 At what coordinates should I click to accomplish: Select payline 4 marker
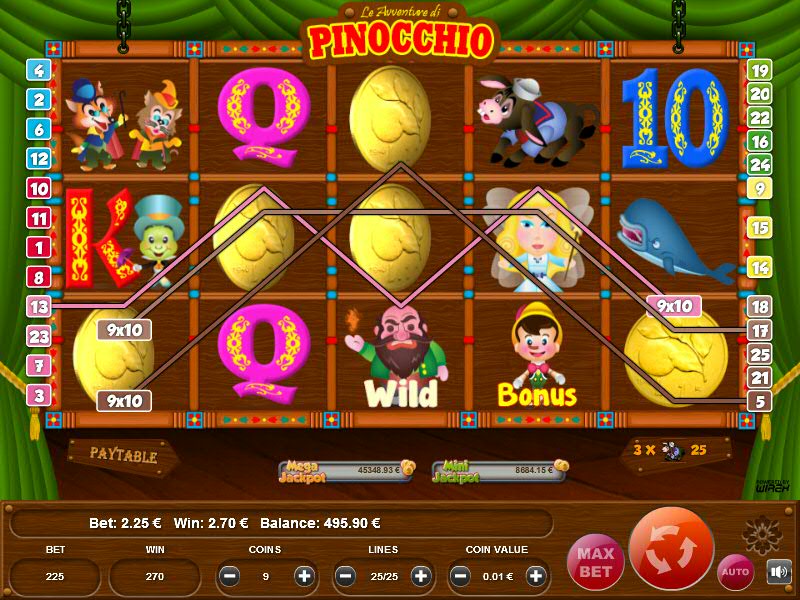[39, 70]
